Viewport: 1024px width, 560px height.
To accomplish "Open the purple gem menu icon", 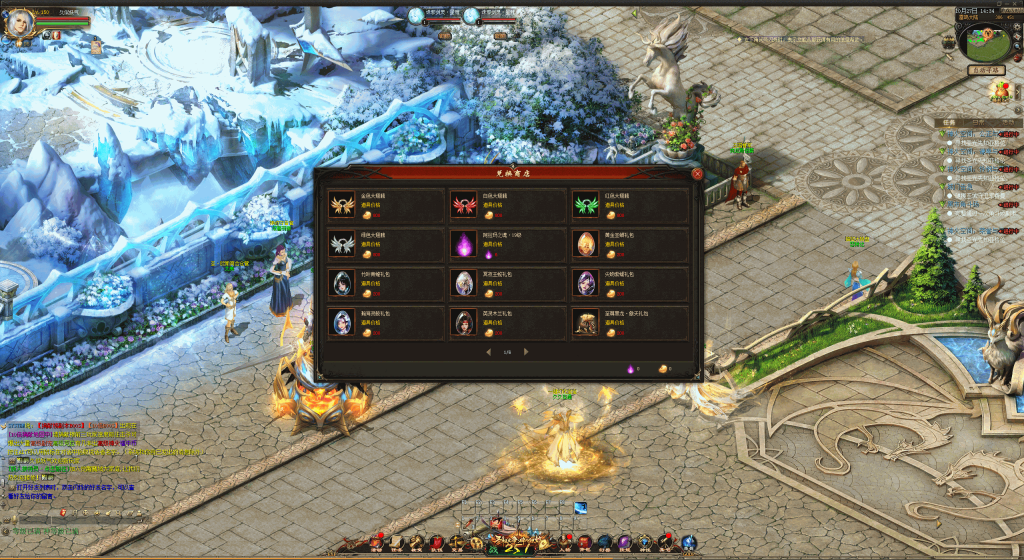I will 625,542.
